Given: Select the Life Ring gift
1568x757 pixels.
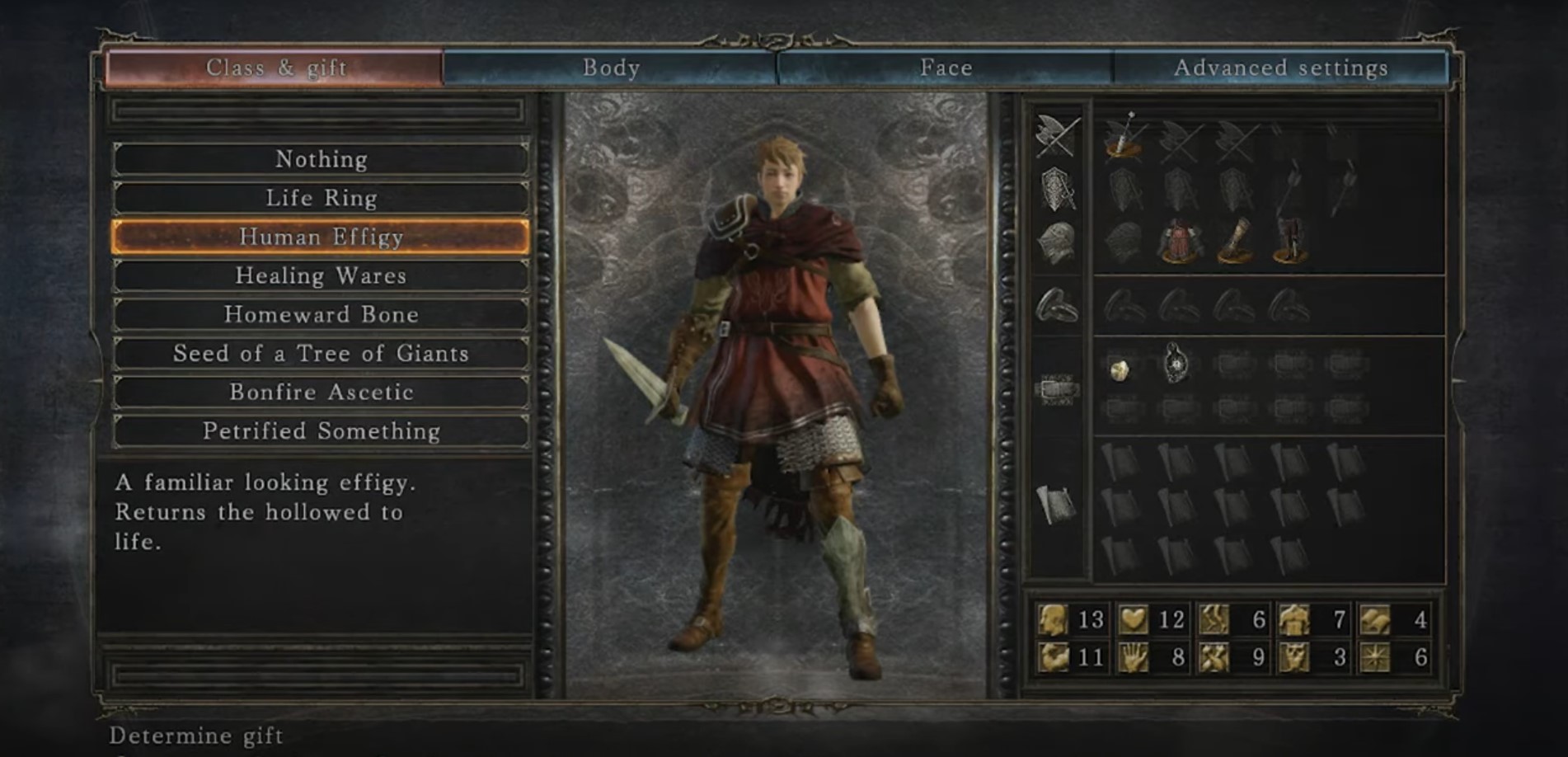Looking at the screenshot, I should (321, 198).
